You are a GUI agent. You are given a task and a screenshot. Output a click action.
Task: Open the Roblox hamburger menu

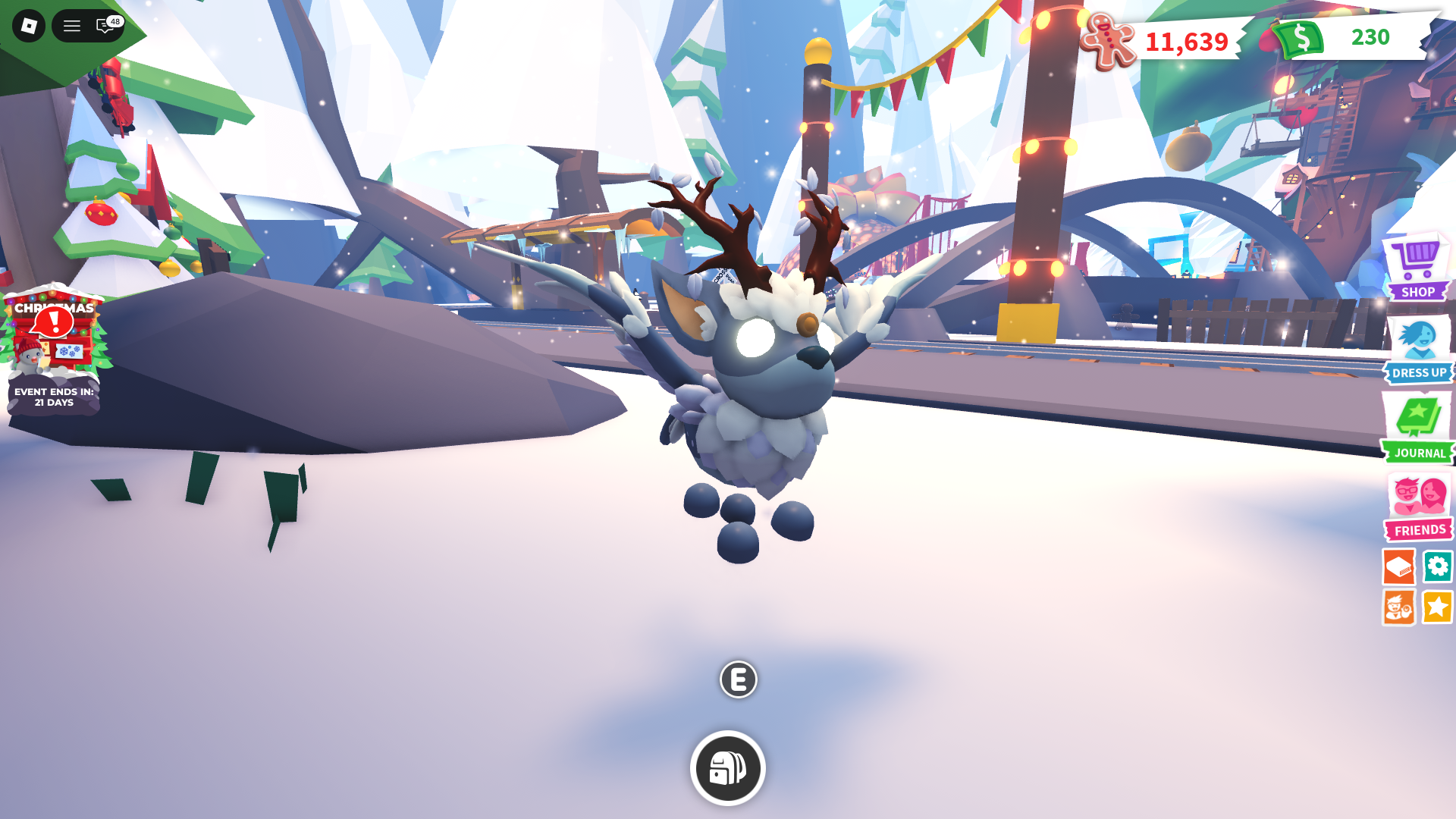pyautogui.click(x=72, y=26)
